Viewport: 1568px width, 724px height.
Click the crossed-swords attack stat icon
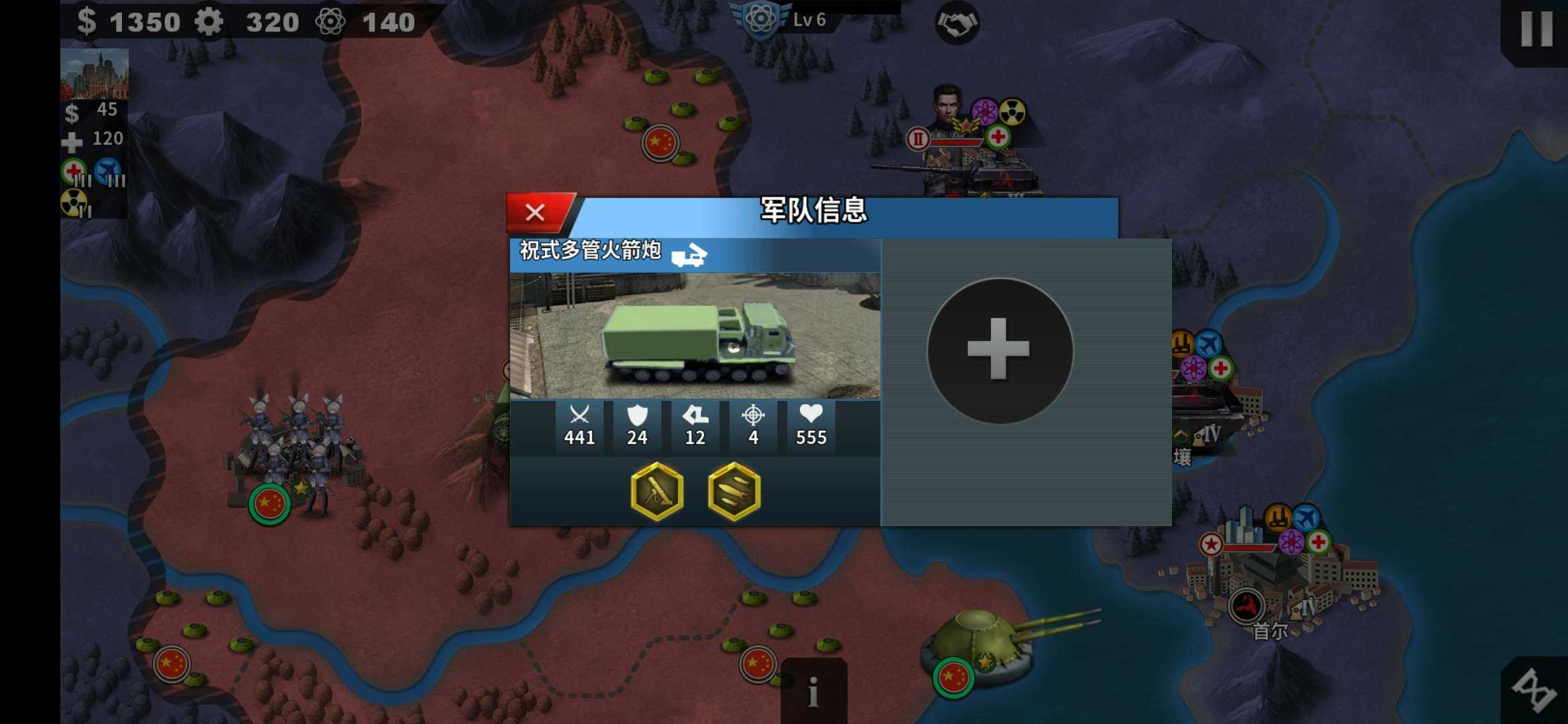click(579, 416)
